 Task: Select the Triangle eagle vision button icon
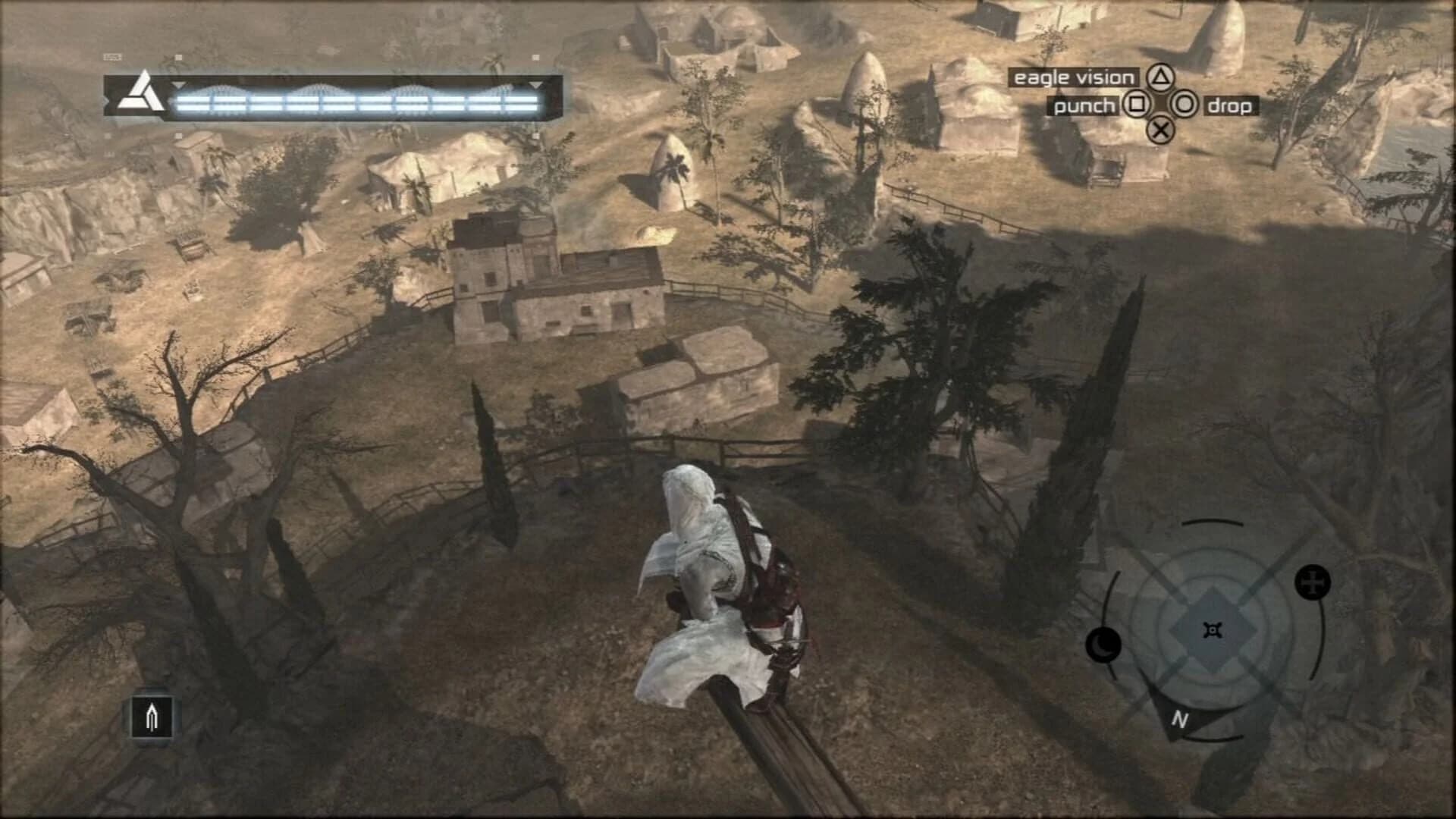click(x=1162, y=77)
